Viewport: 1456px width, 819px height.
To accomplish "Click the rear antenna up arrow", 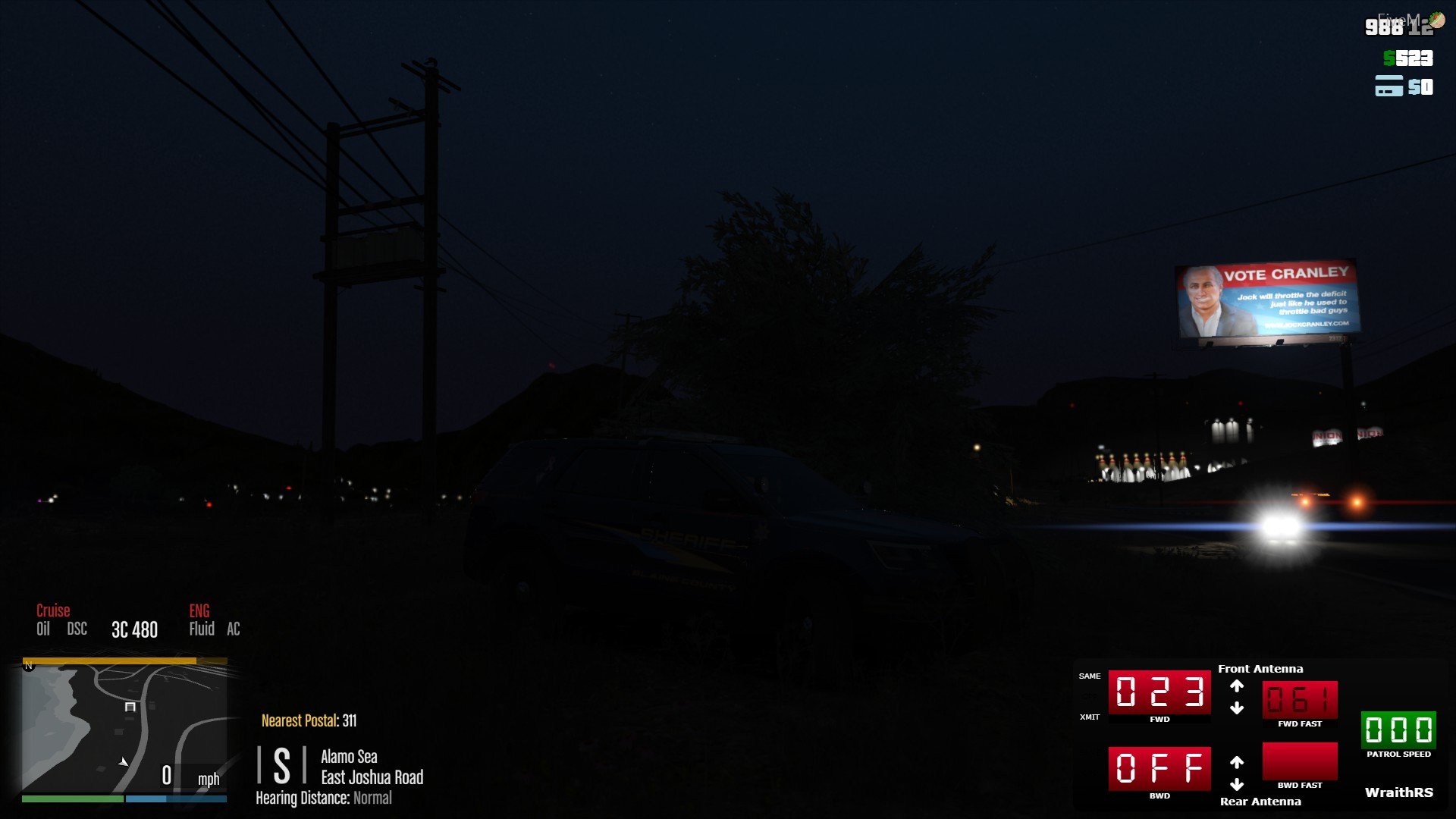I will (x=1237, y=762).
